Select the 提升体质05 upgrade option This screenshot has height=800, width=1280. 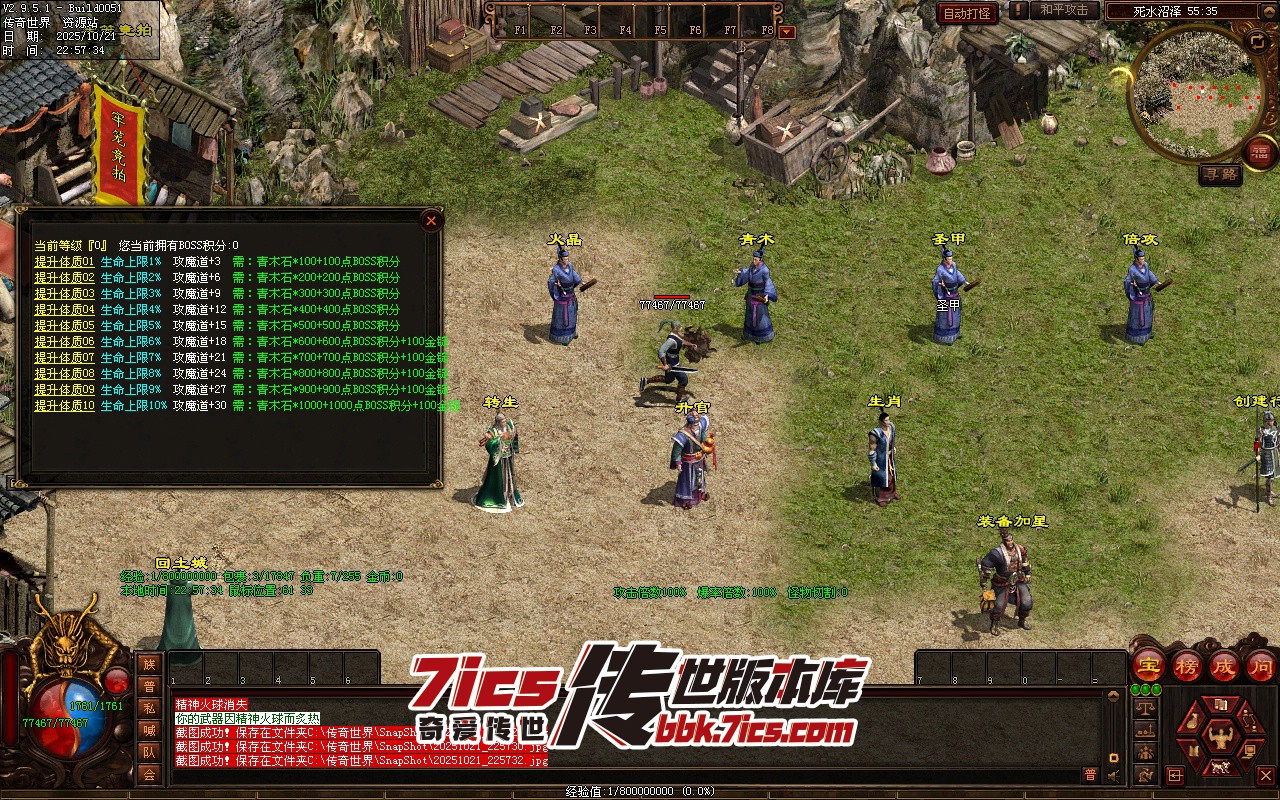64,326
